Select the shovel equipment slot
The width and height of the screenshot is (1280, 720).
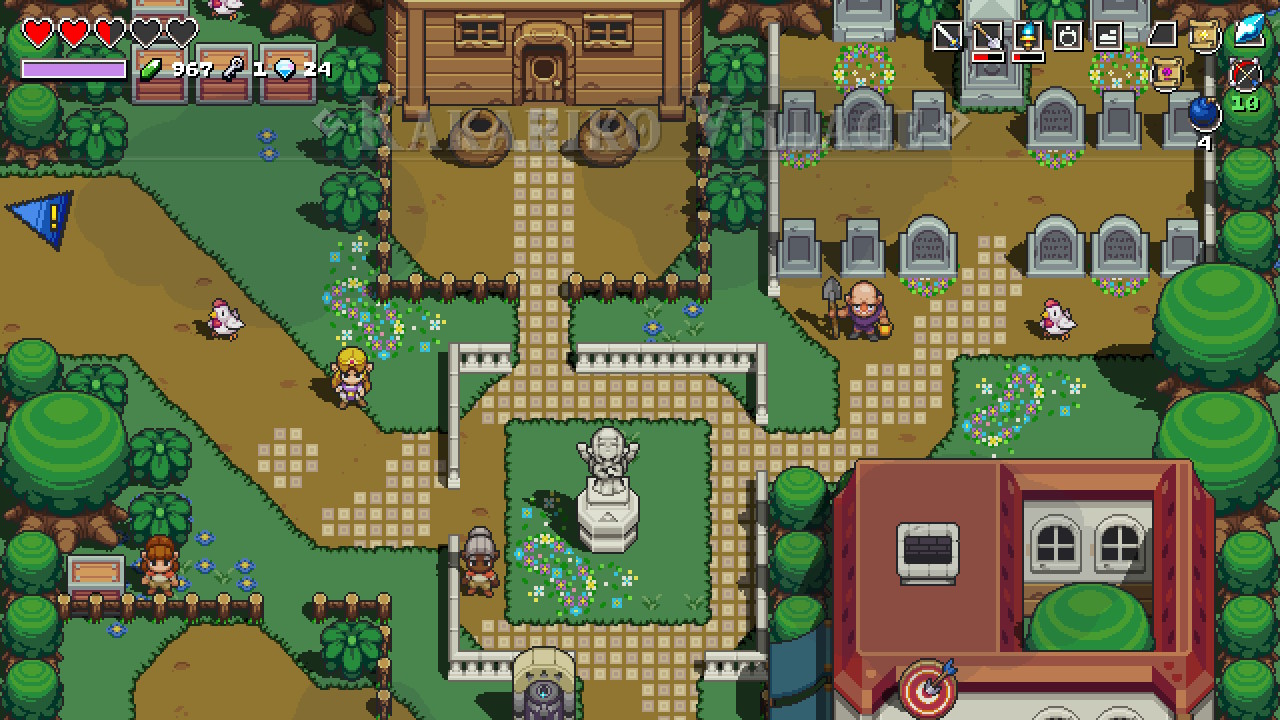pos(988,36)
